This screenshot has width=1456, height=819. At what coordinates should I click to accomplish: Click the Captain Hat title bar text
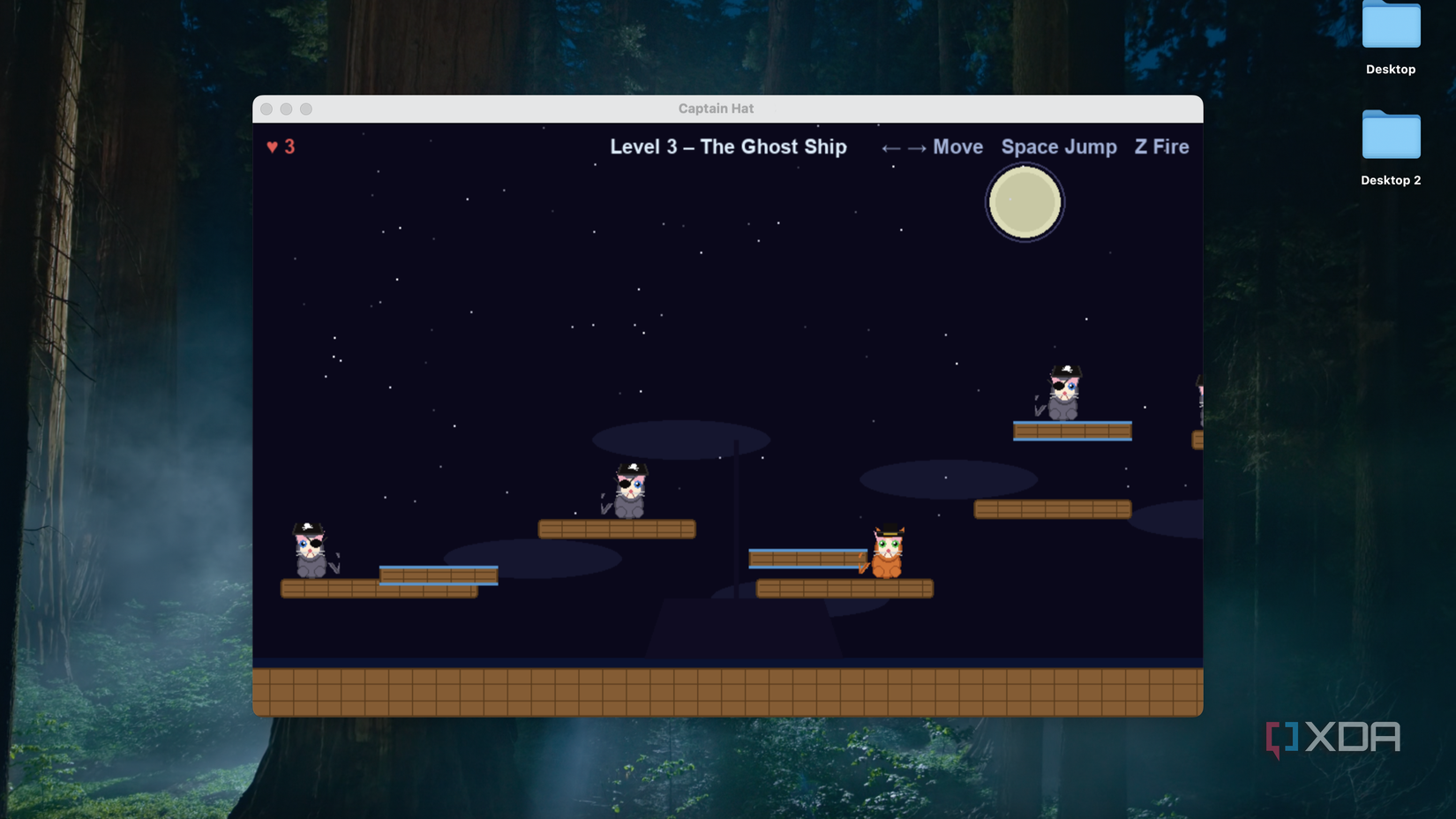click(x=716, y=108)
